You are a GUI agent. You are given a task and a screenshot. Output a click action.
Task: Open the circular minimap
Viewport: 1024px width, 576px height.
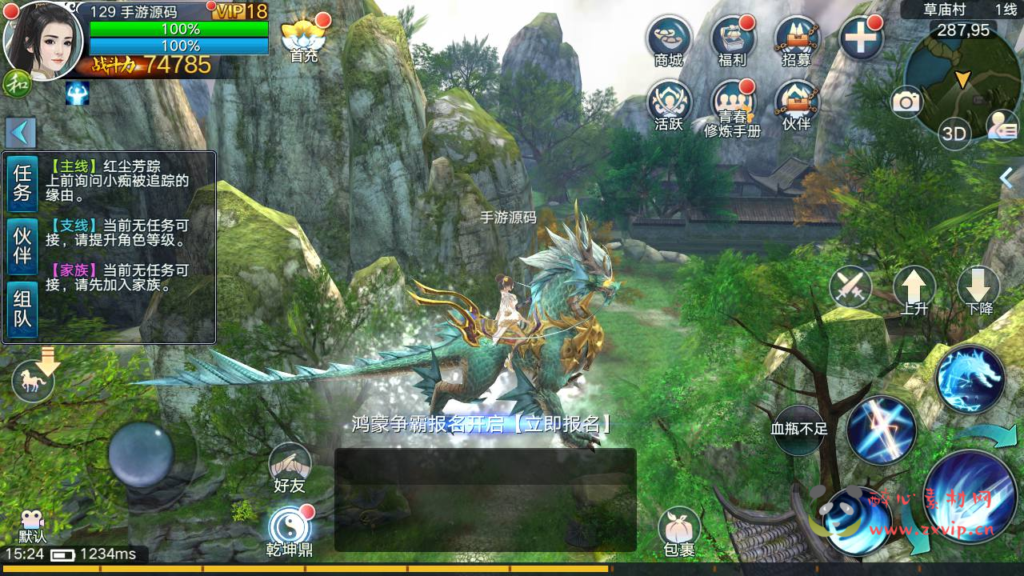[x=960, y=80]
